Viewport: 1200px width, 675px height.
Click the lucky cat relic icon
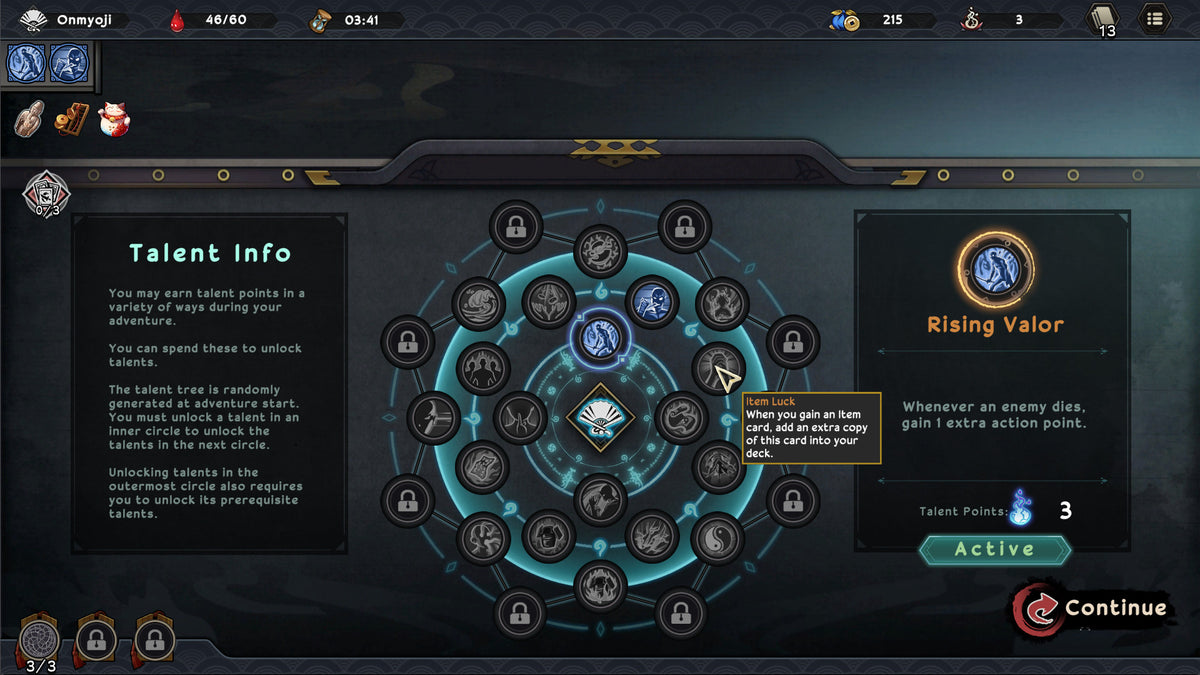(114, 119)
